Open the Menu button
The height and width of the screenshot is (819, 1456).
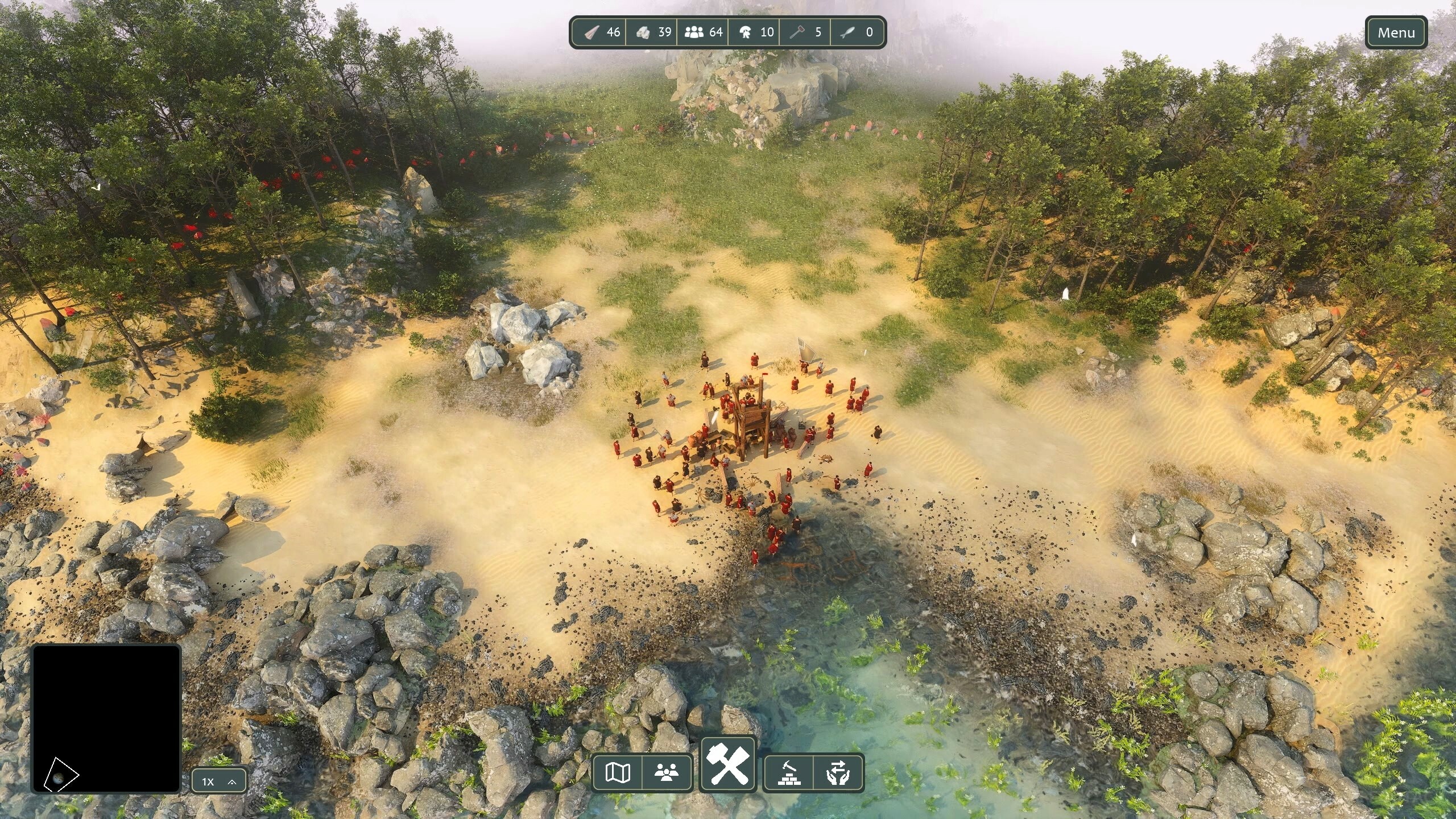coord(1396,33)
